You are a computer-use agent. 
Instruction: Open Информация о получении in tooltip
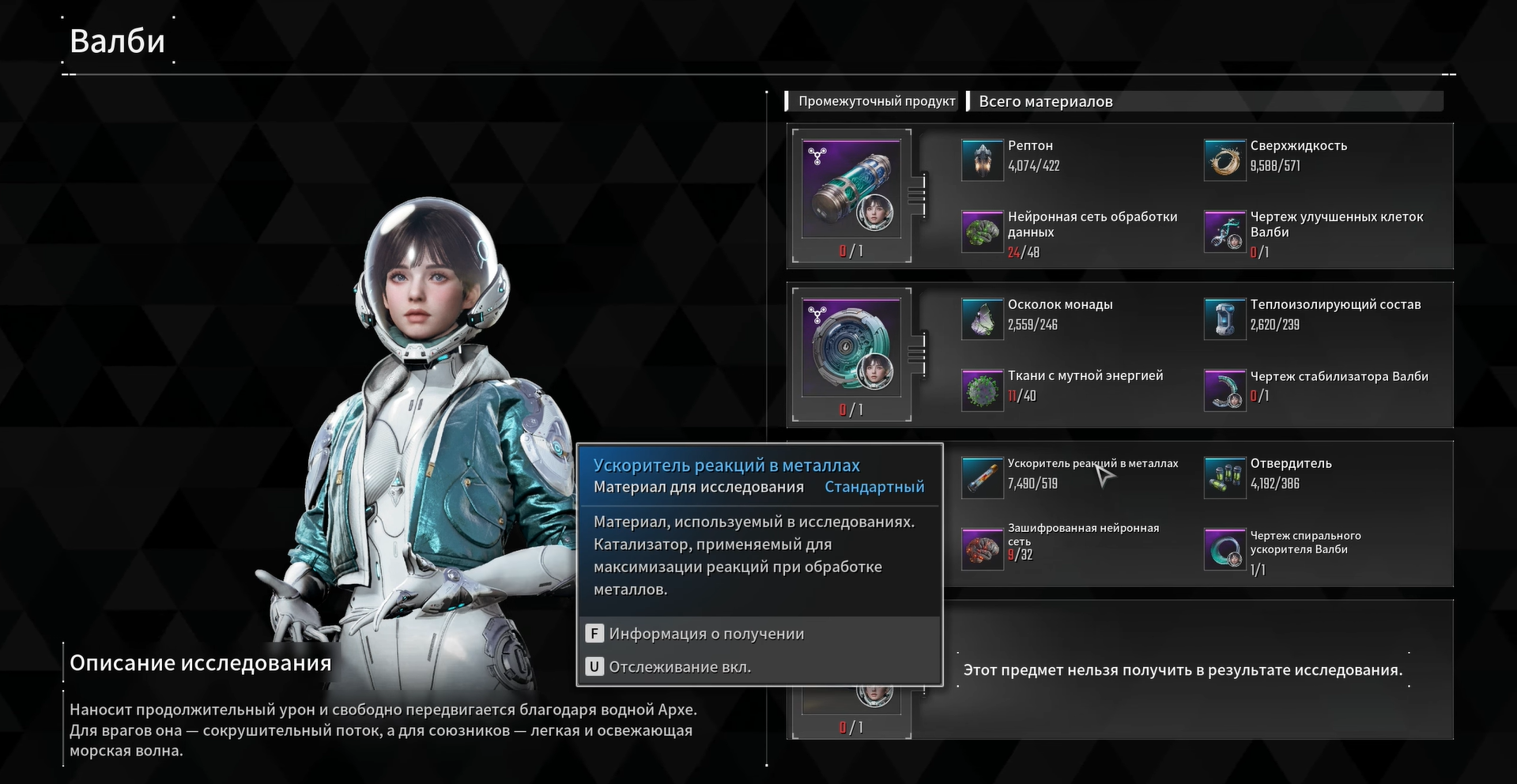(x=706, y=634)
